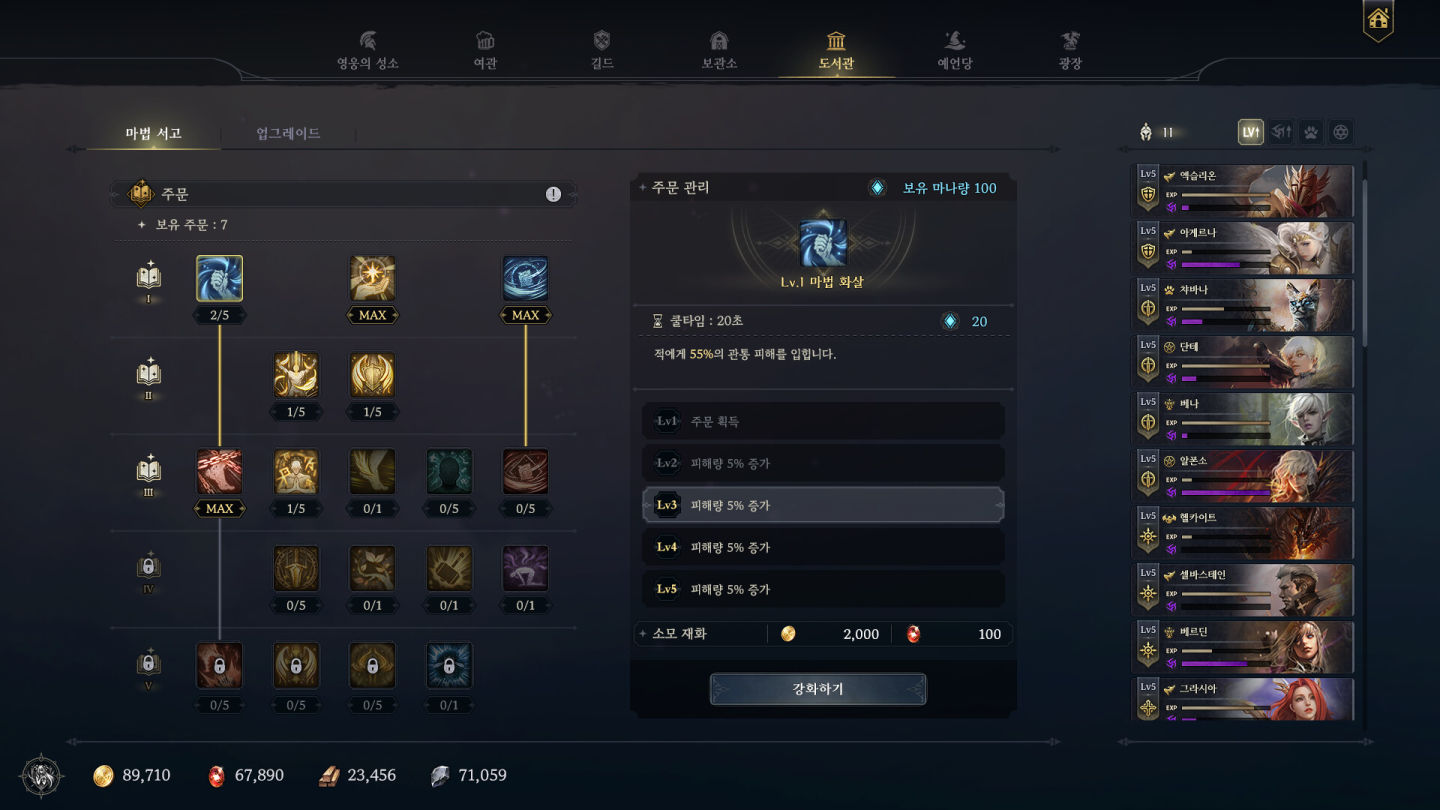Open the 길드 (Guild) shield icon

pos(599,42)
